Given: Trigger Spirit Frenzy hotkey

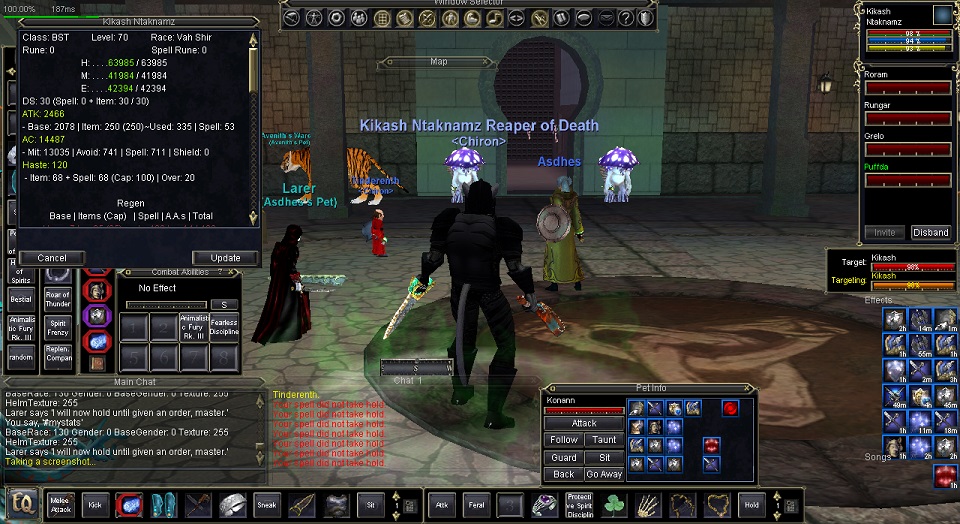Looking at the screenshot, I should [58, 327].
